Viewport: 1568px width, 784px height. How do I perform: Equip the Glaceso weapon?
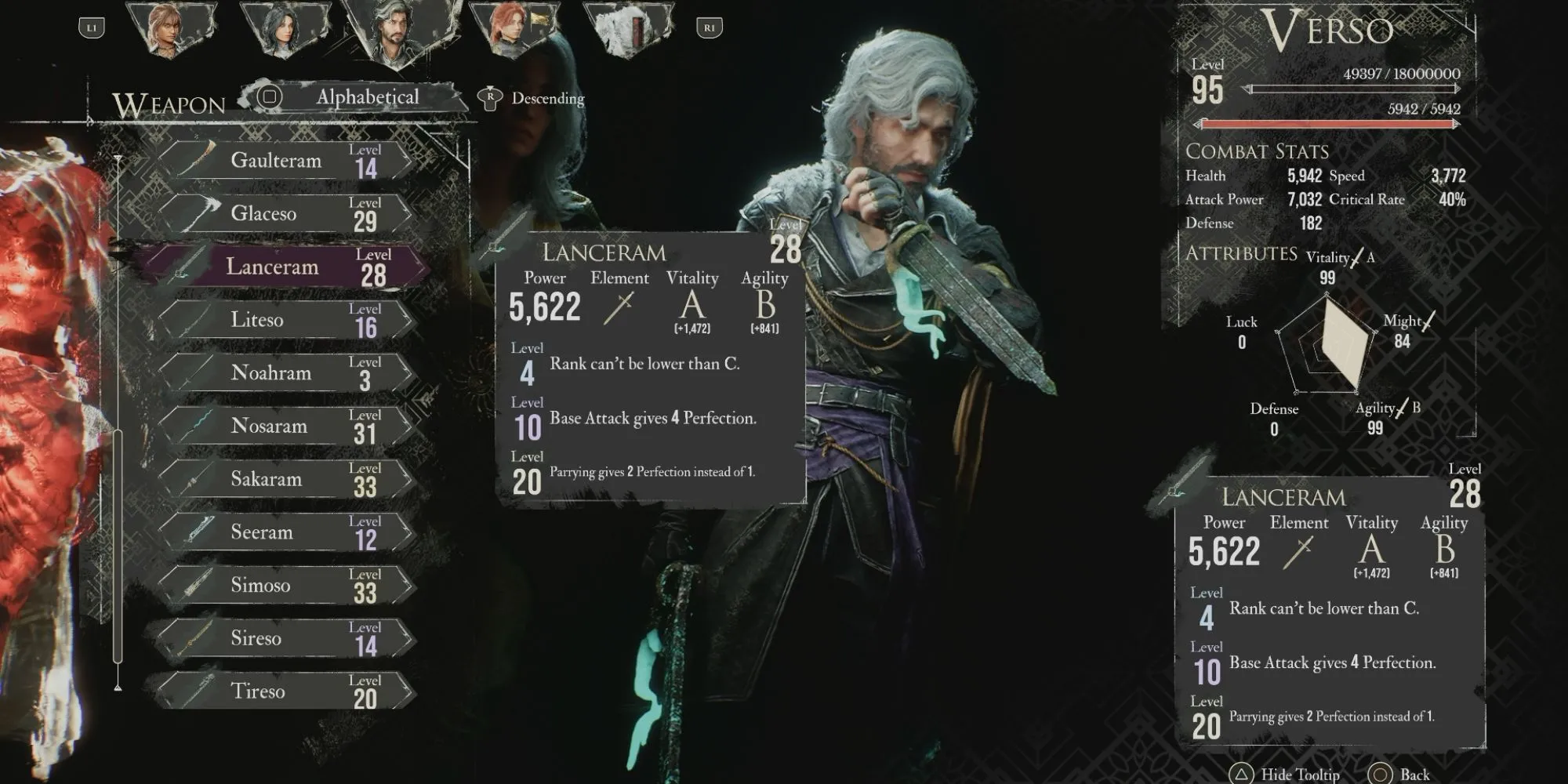pyautogui.click(x=286, y=213)
